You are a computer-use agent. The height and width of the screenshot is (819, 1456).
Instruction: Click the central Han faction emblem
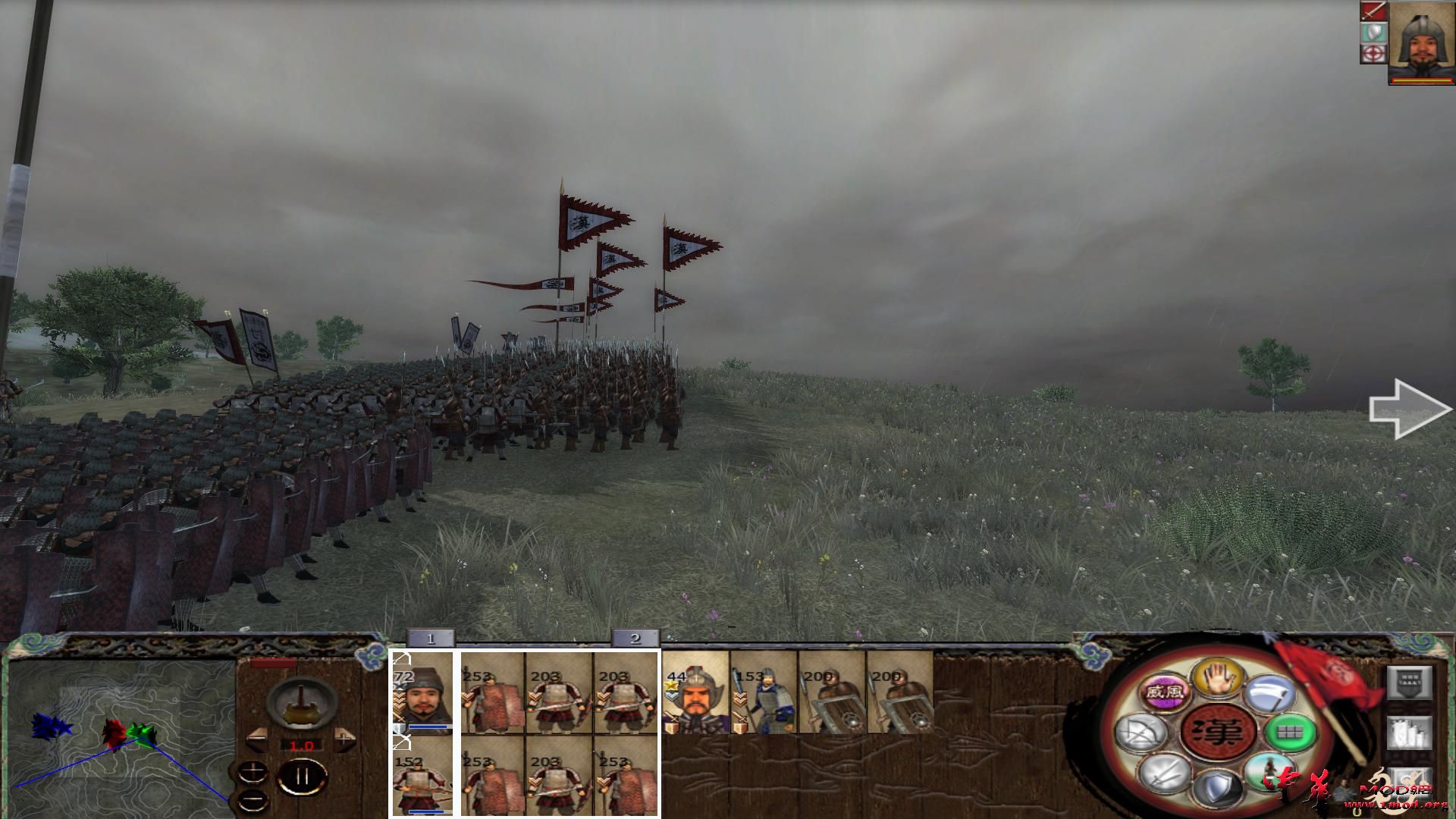[x=1218, y=732]
